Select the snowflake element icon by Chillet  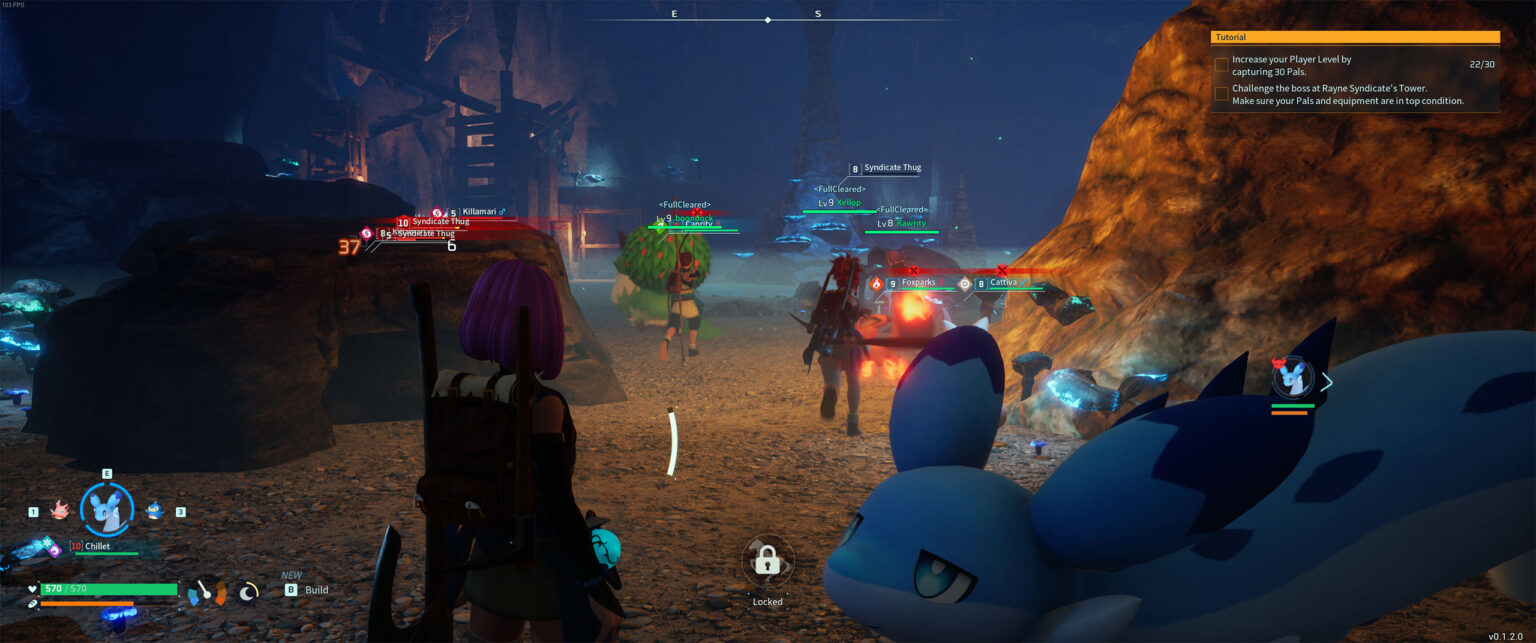tap(46, 541)
